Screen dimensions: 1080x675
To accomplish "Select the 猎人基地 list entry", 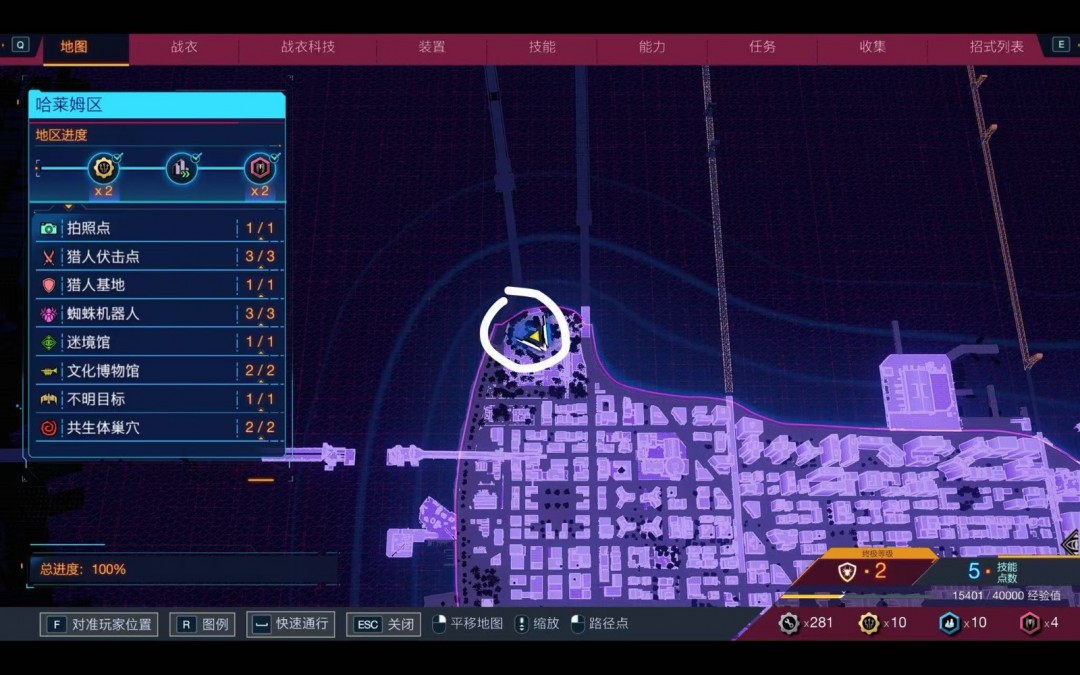I will pos(158,285).
